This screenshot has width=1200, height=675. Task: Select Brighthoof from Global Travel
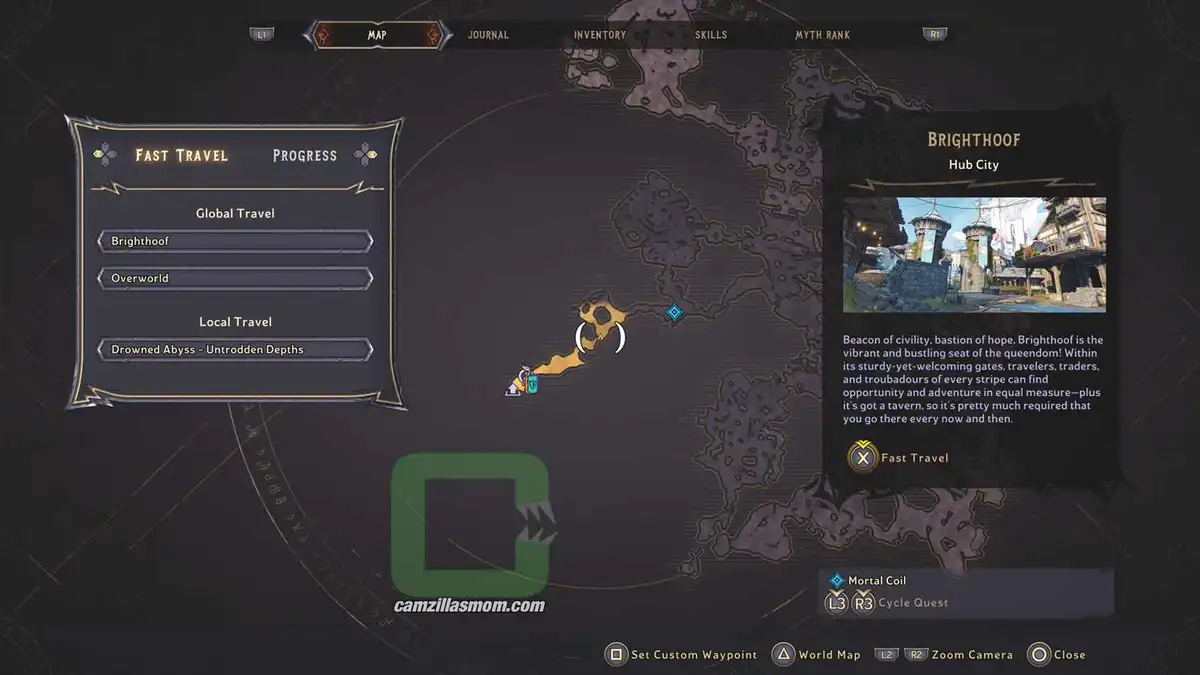235,241
